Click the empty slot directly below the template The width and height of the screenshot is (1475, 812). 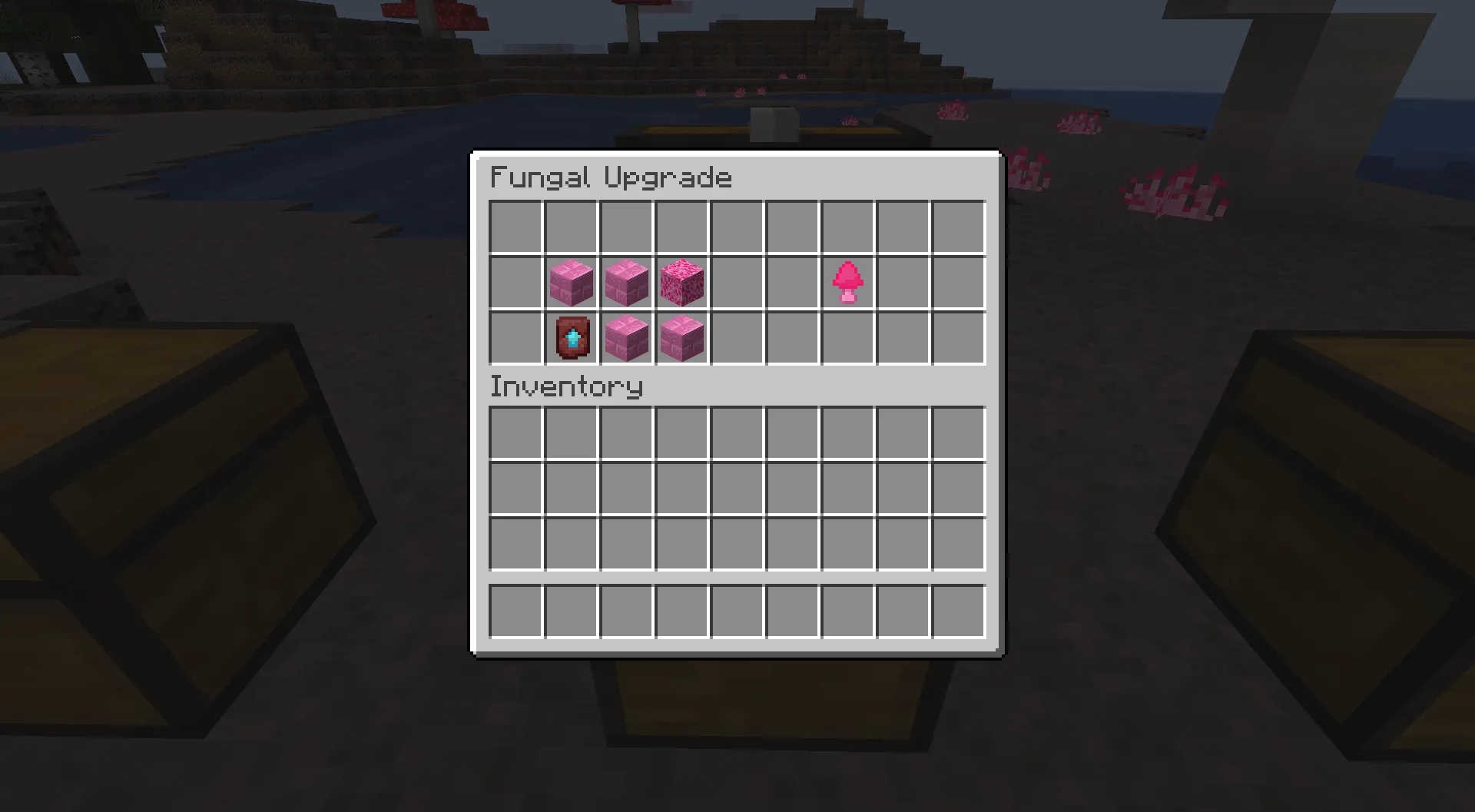[570, 434]
